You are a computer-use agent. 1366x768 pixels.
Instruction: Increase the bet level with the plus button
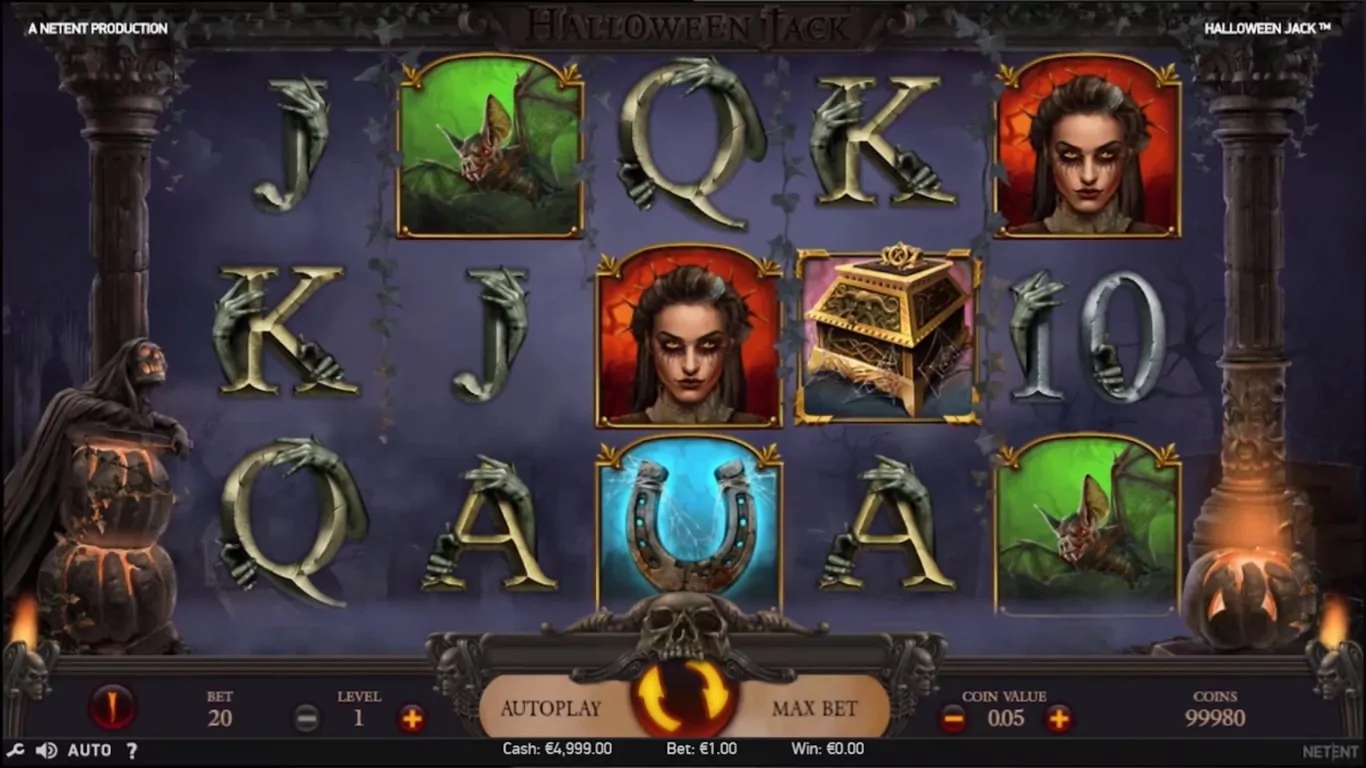click(411, 718)
